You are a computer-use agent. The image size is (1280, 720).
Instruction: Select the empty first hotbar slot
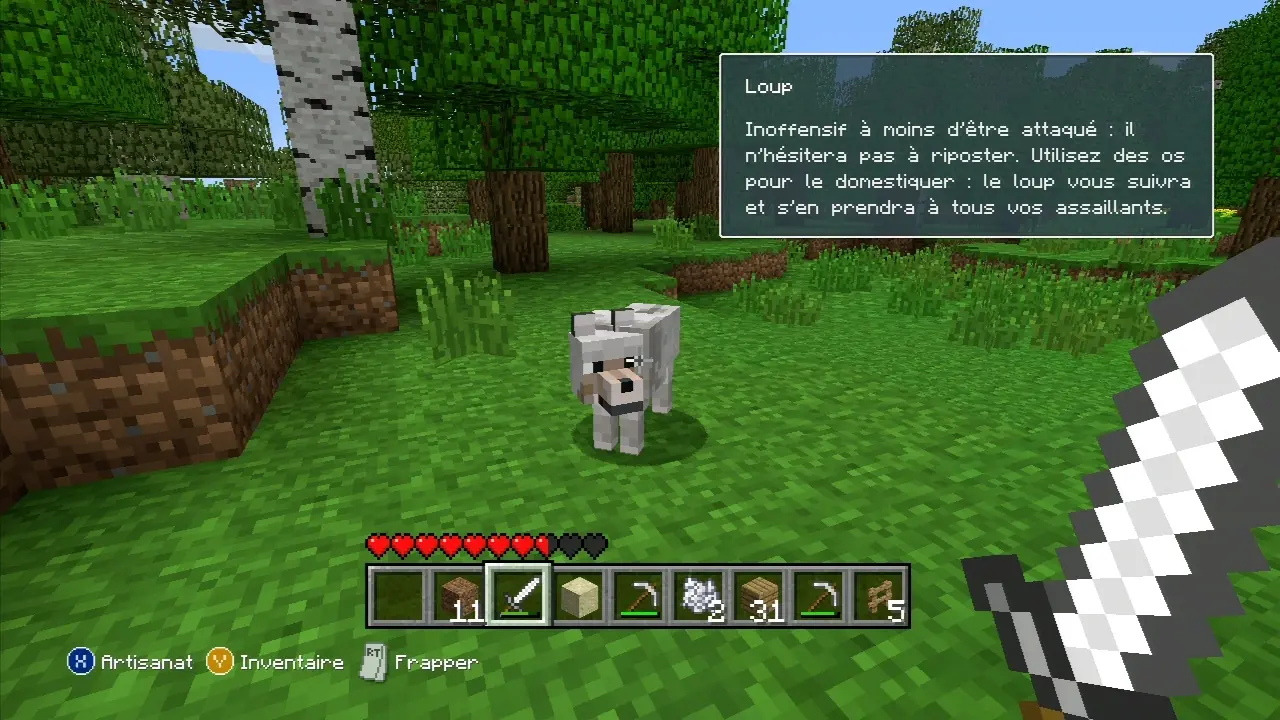tap(398, 595)
